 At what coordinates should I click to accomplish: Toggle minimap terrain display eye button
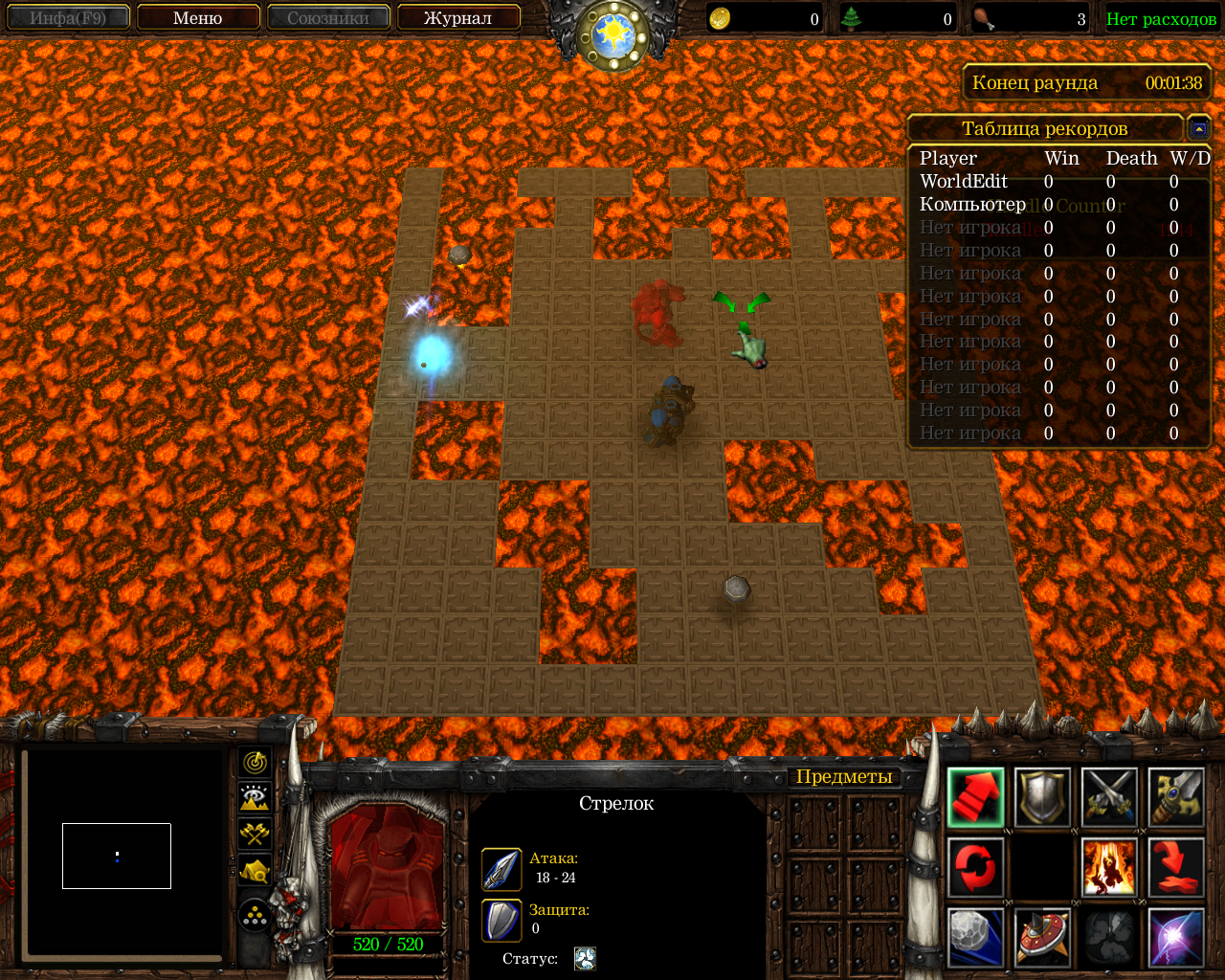click(255, 798)
